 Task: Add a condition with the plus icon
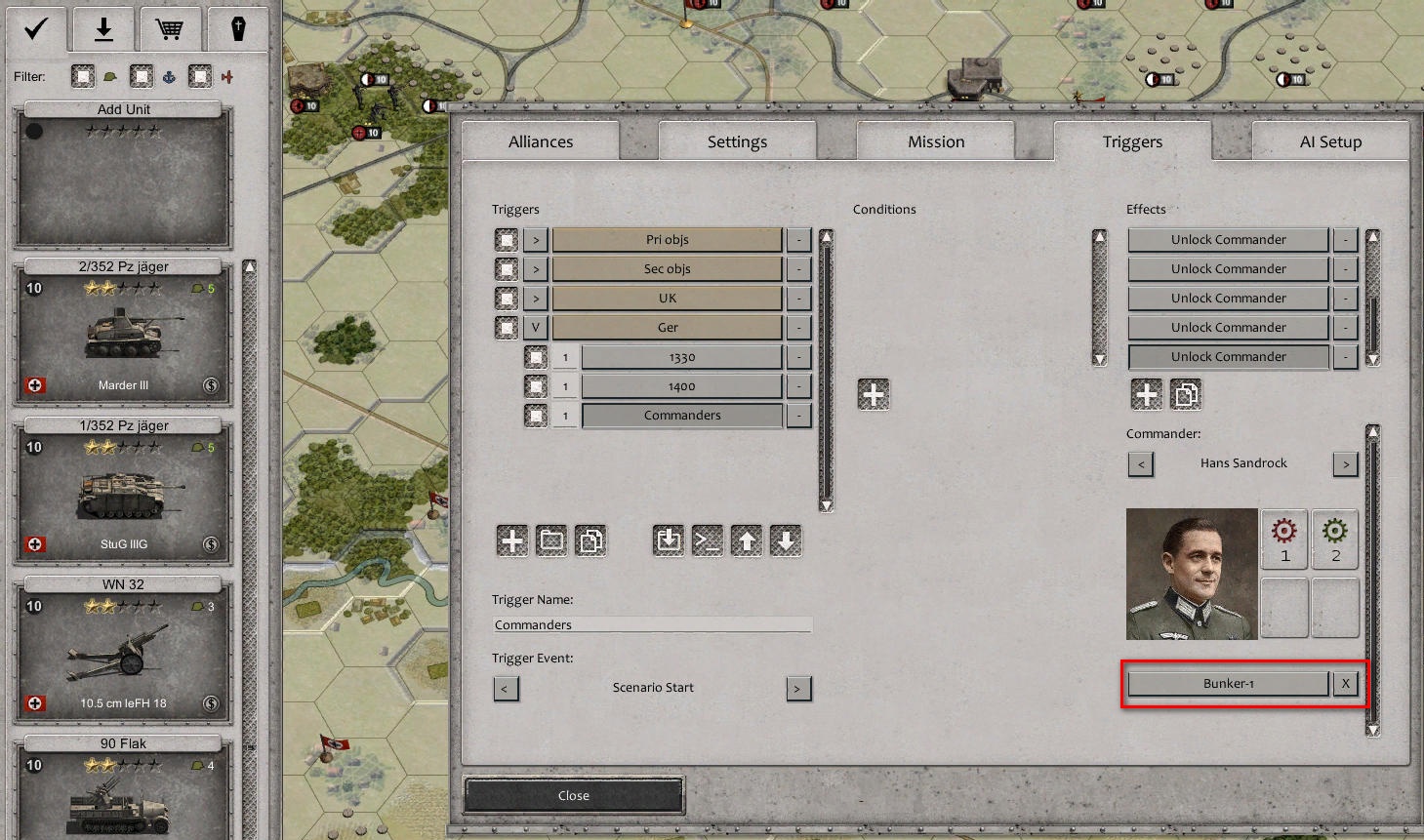coord(873,393)
